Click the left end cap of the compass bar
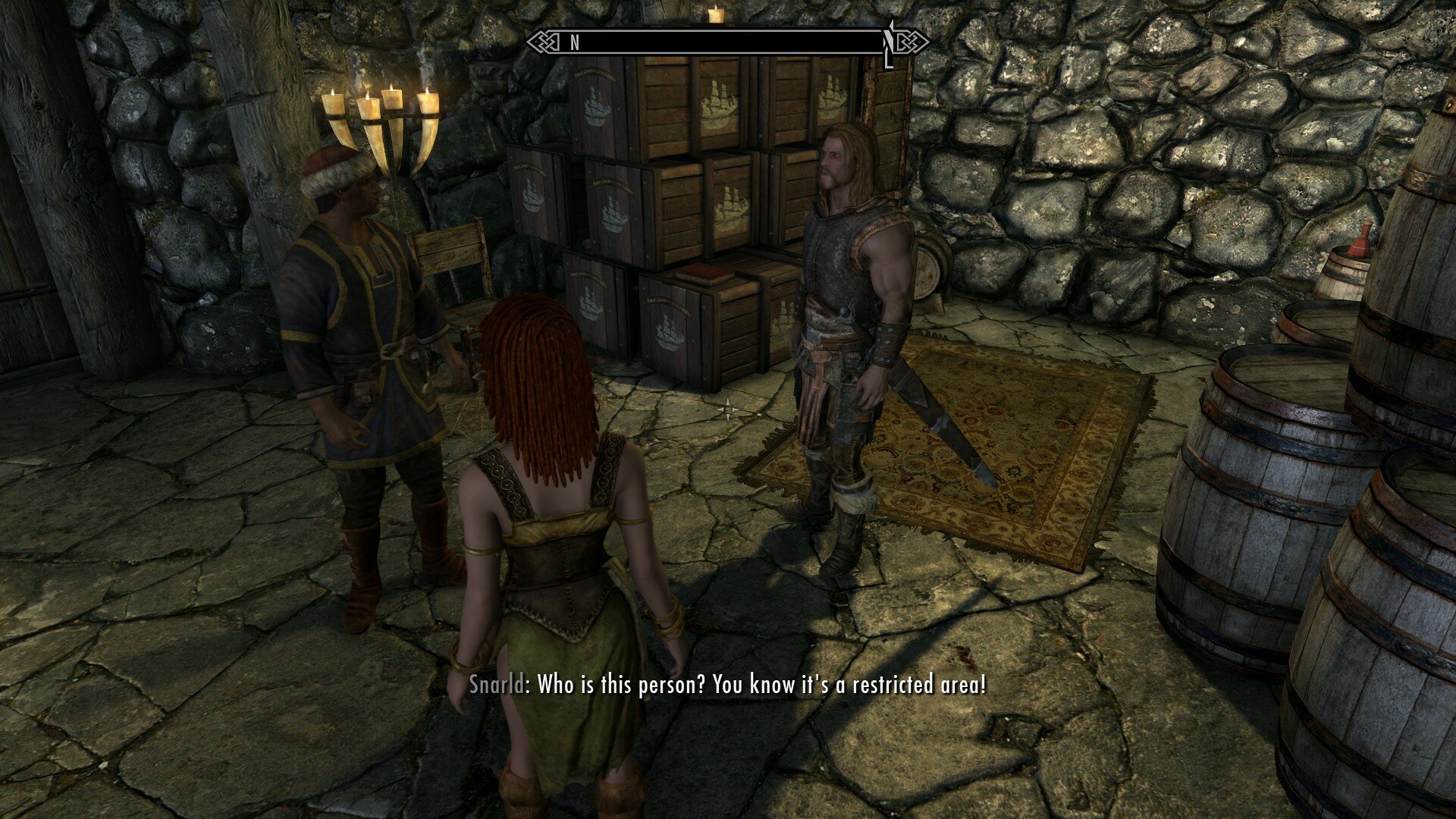This screenshot has height=819, width=1456. pos(540,43)
